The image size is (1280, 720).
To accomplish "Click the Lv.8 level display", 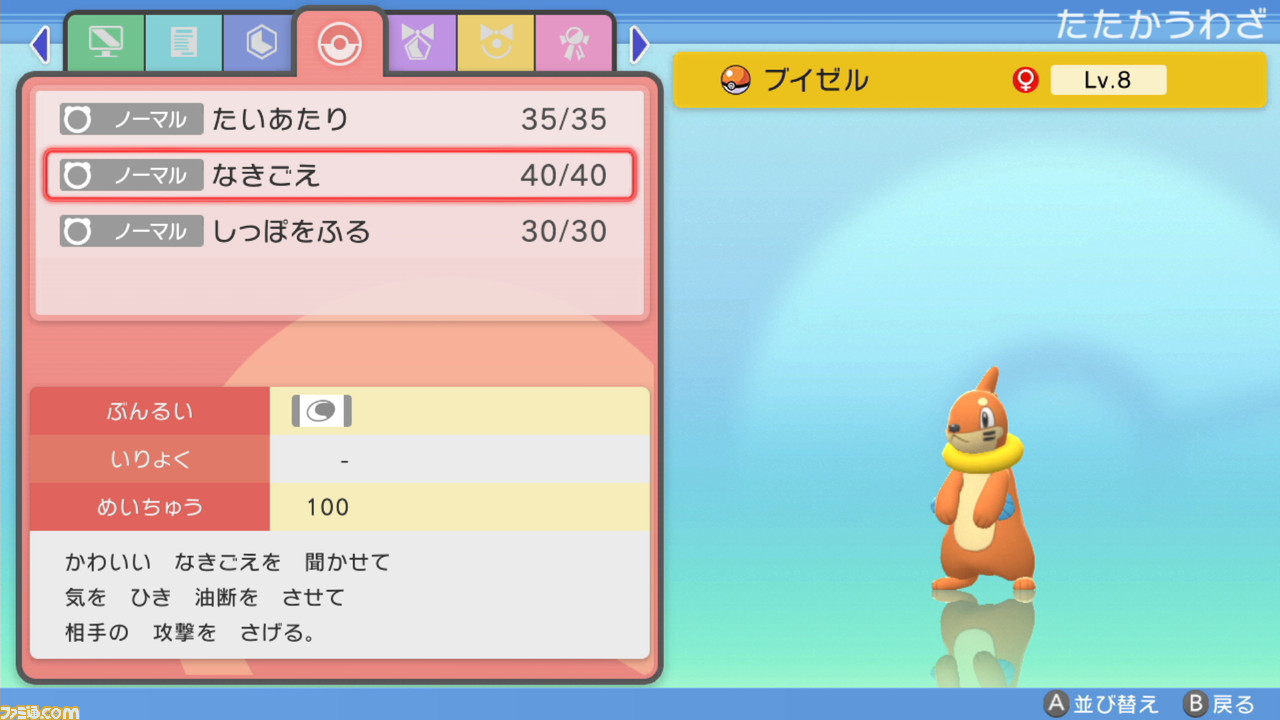I will (1108, 79).
